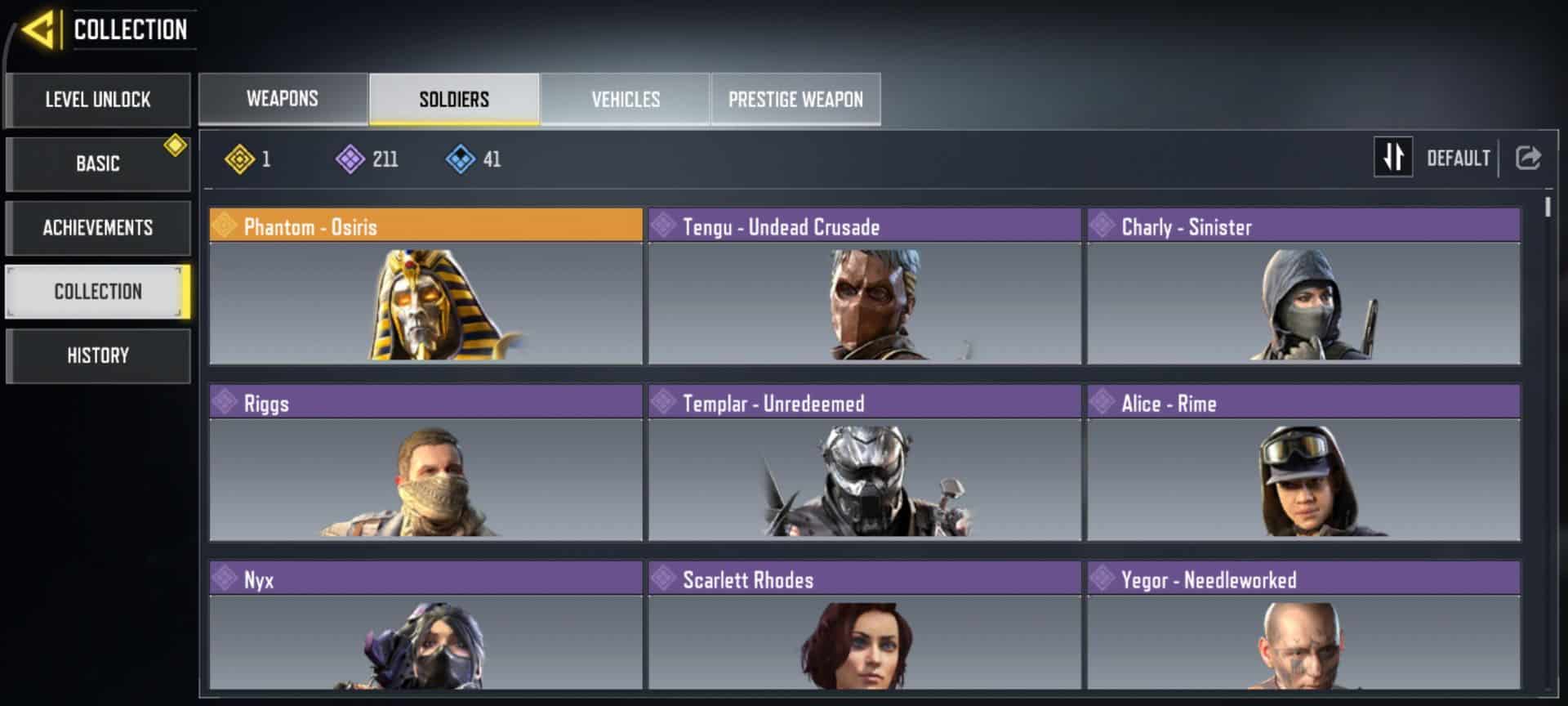The width and height of the screenshot is (1568, 706).
Task: Open the Achievements section
Action: point(98,227)
